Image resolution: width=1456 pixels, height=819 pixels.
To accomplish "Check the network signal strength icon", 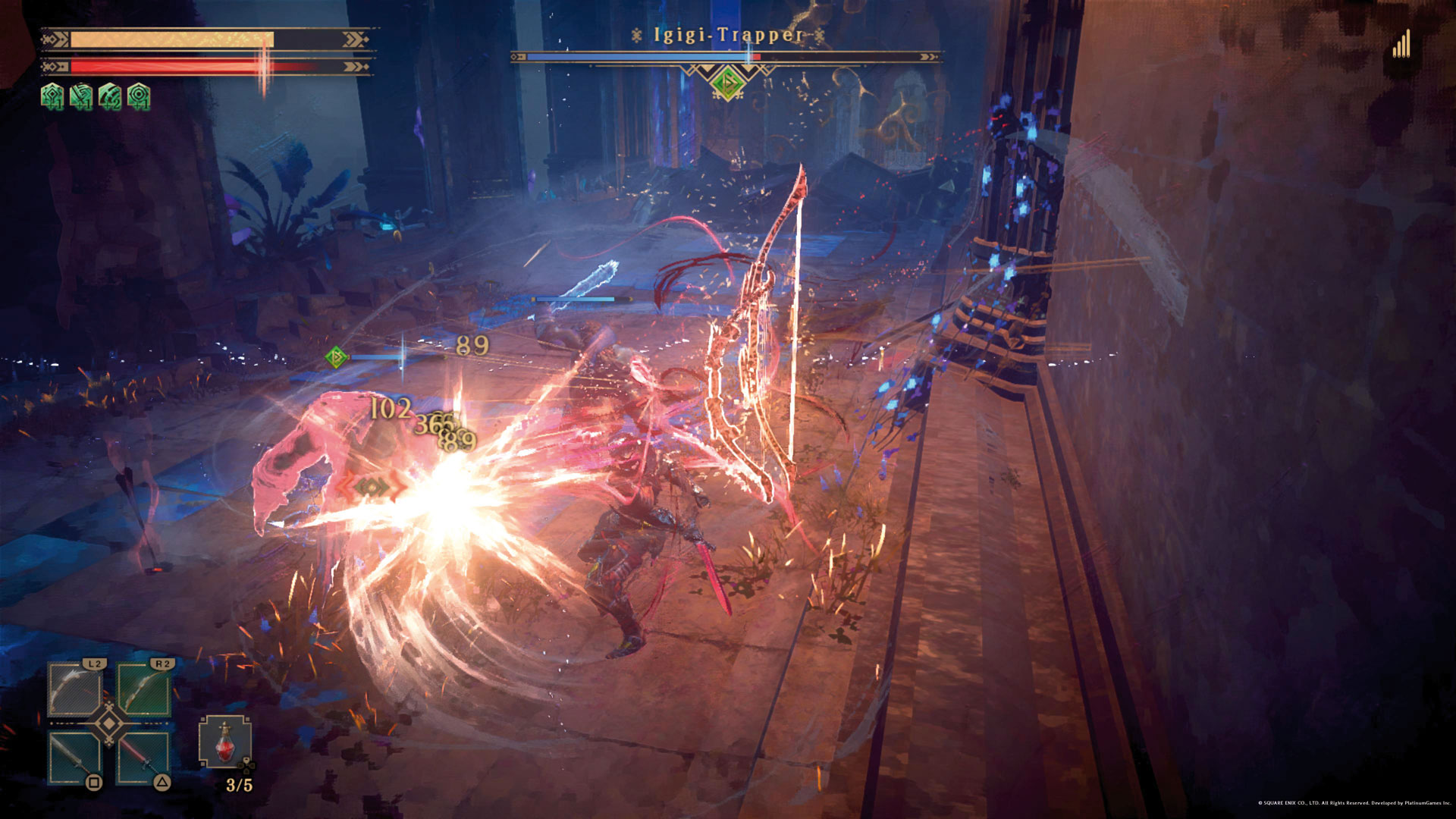I will point(1401,44).
